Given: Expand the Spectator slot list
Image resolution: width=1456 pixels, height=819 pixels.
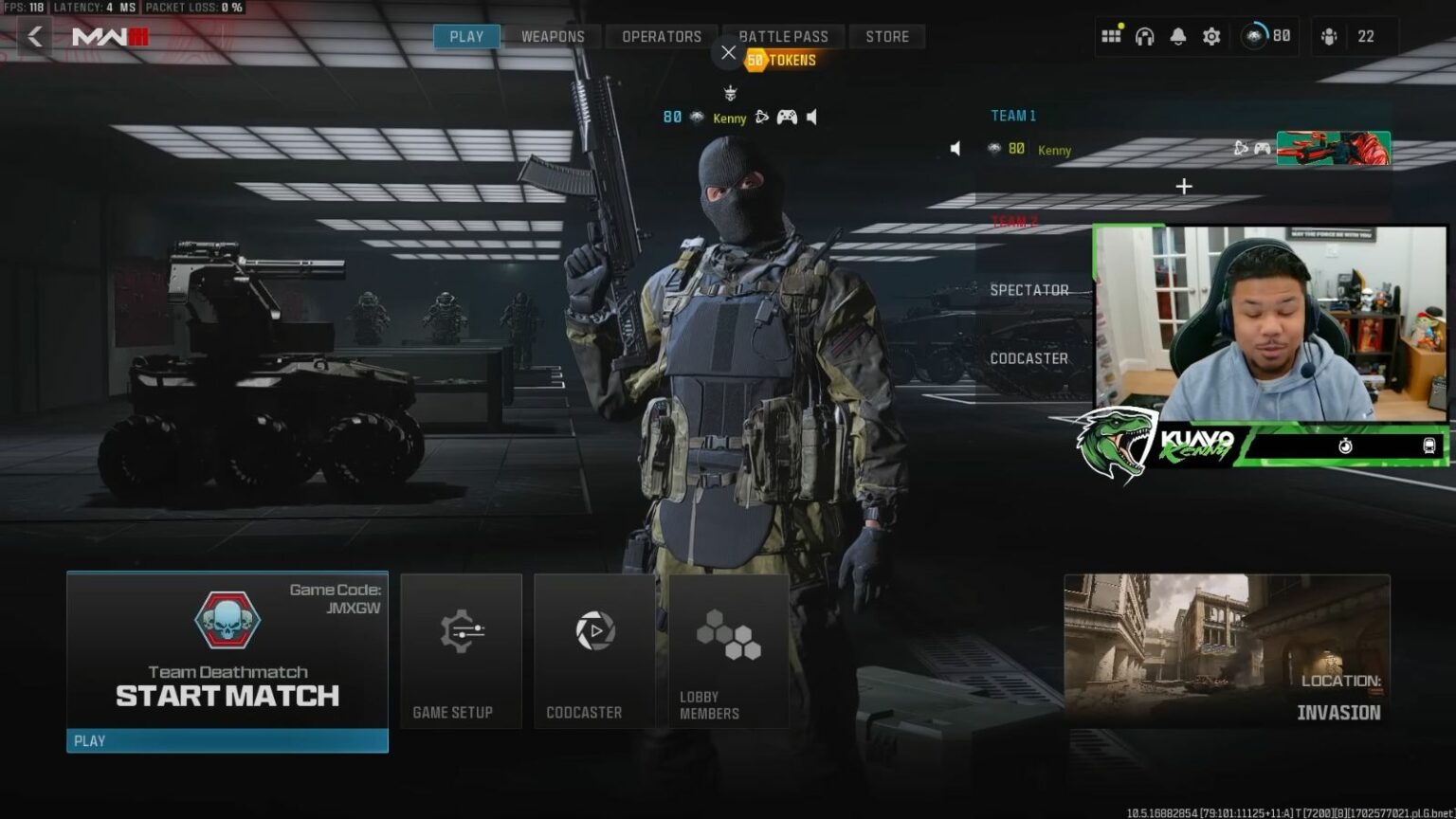Looking at the screenshot, I should (x=1029, y=290).
